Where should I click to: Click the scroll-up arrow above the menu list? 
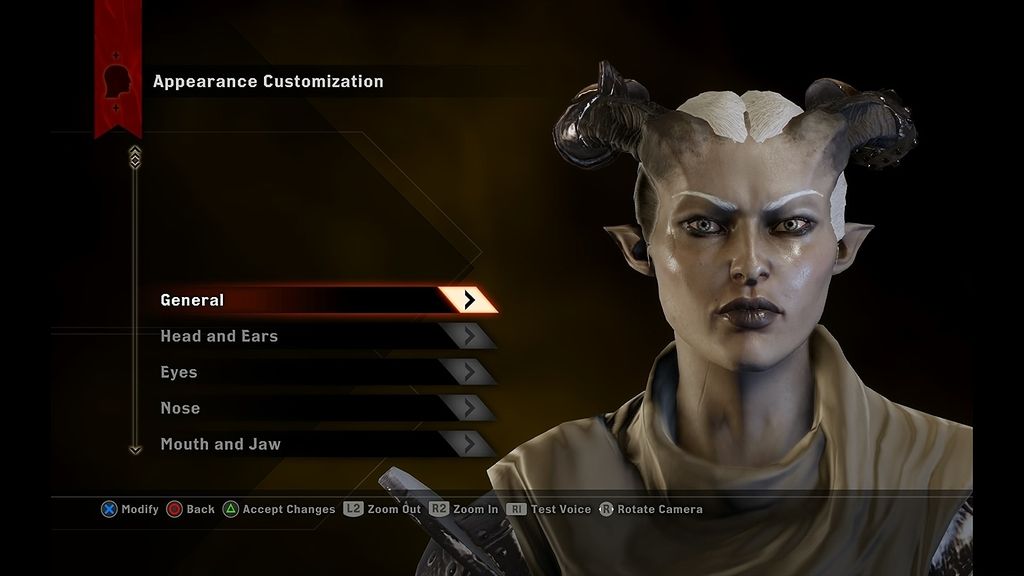[135, 156]
